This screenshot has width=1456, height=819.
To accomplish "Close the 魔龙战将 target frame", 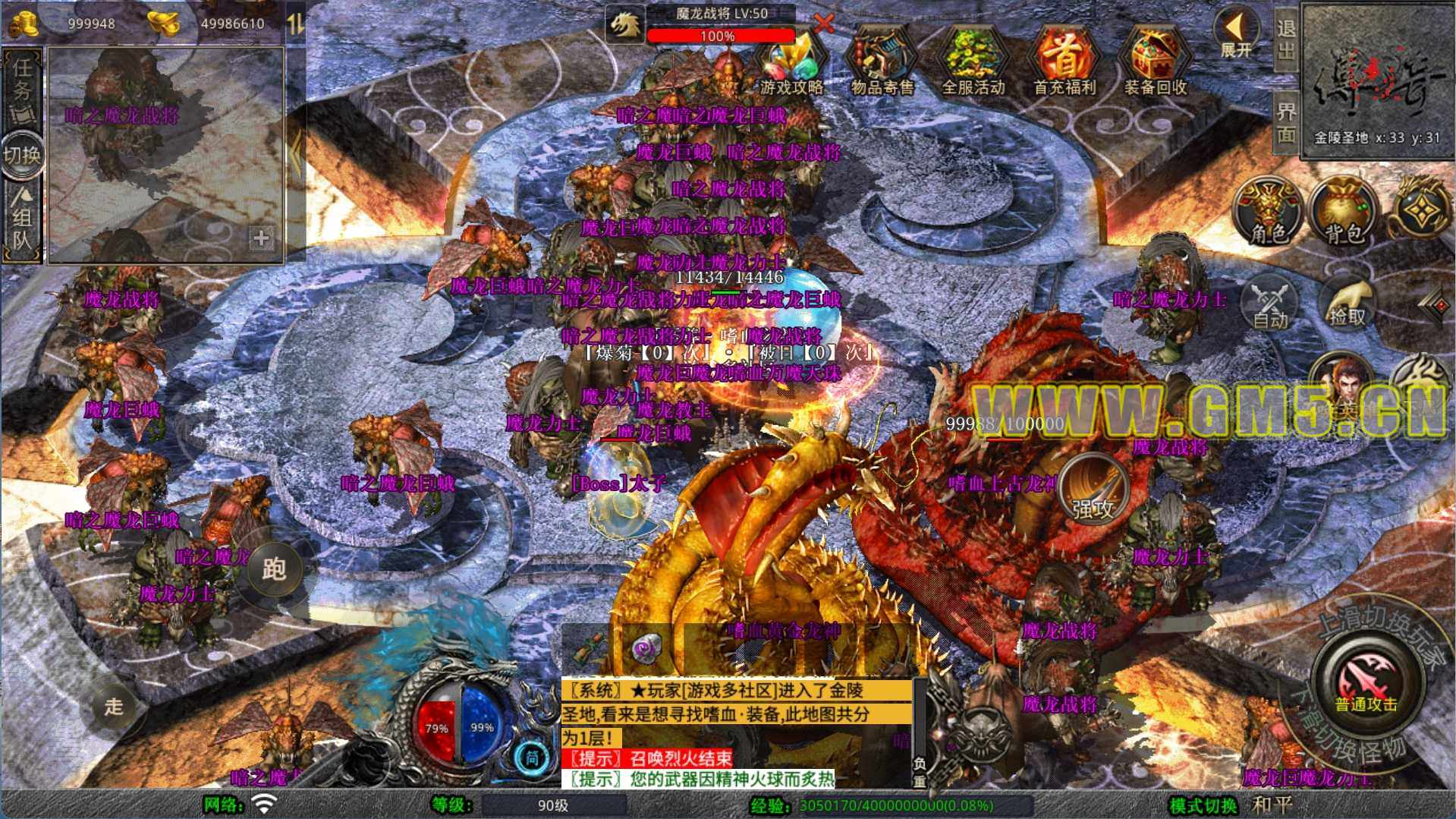I will click(824, 23).
